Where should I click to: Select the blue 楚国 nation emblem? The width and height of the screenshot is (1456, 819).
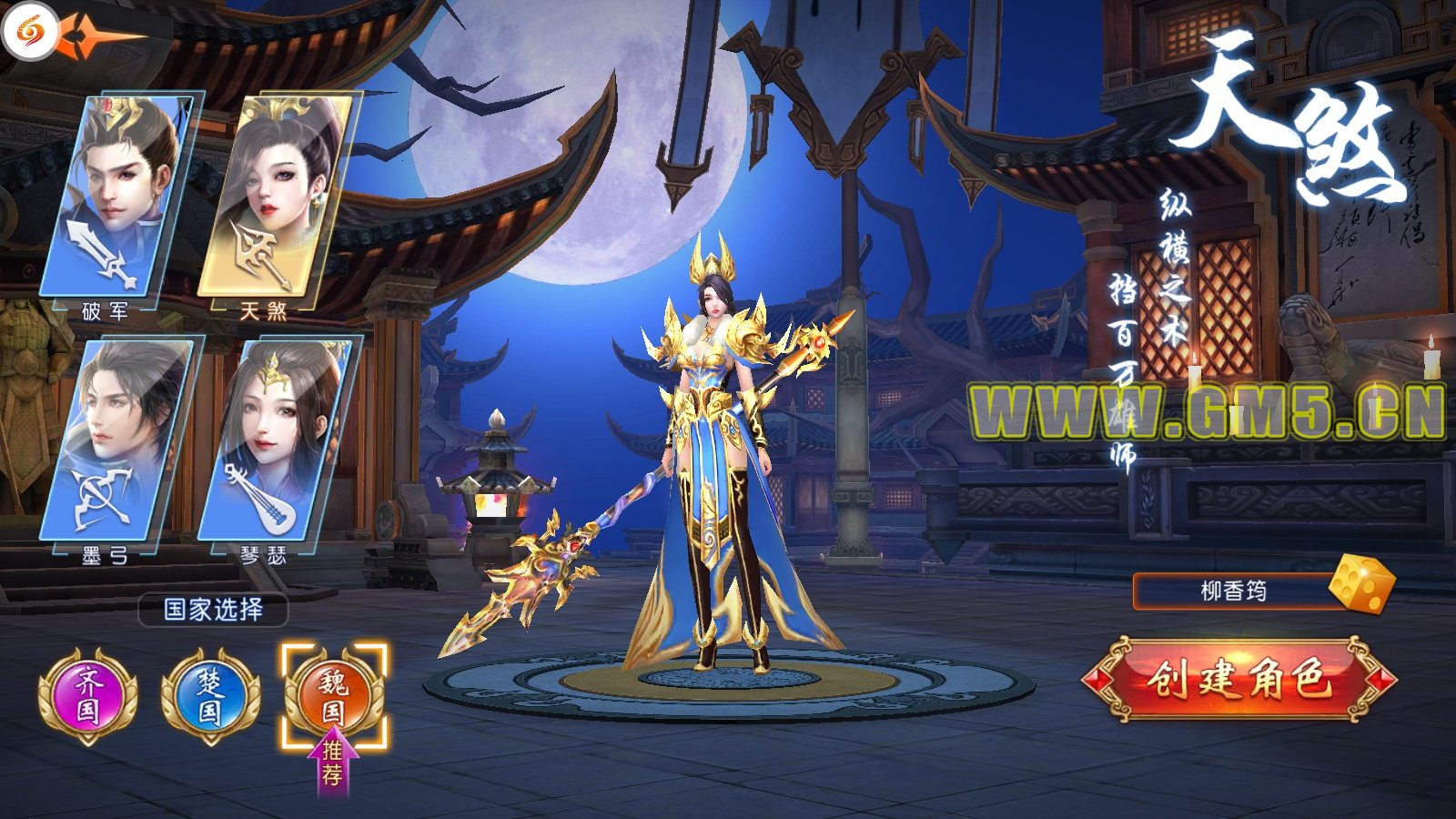[210, 696]
